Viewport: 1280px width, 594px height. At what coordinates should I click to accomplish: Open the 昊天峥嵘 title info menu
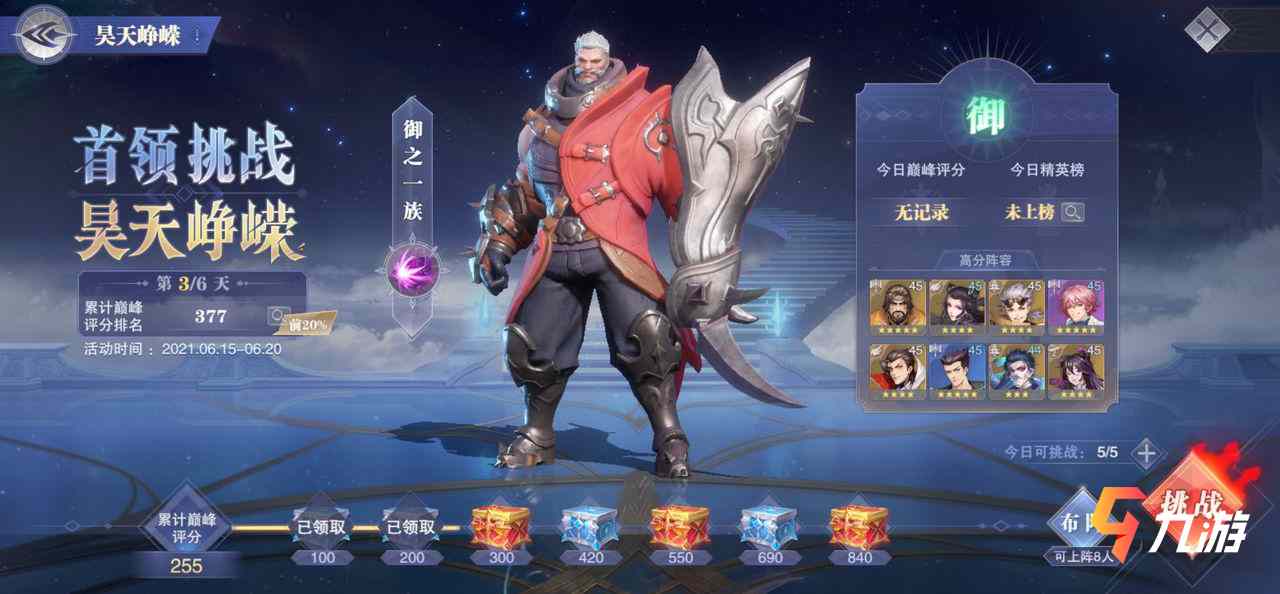click(x=199, y=36)
